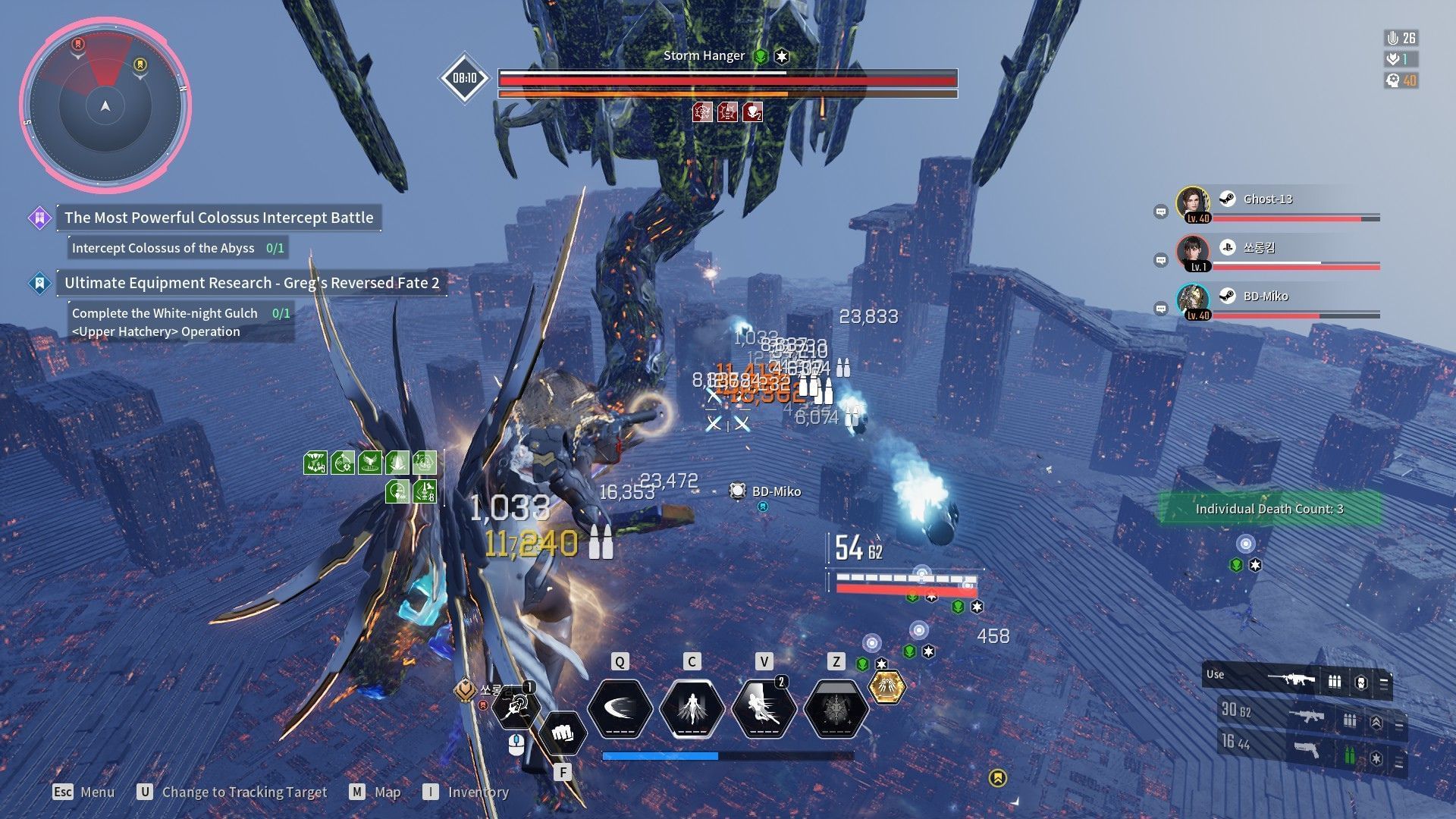Open the Map option

(x=375, y=792)
